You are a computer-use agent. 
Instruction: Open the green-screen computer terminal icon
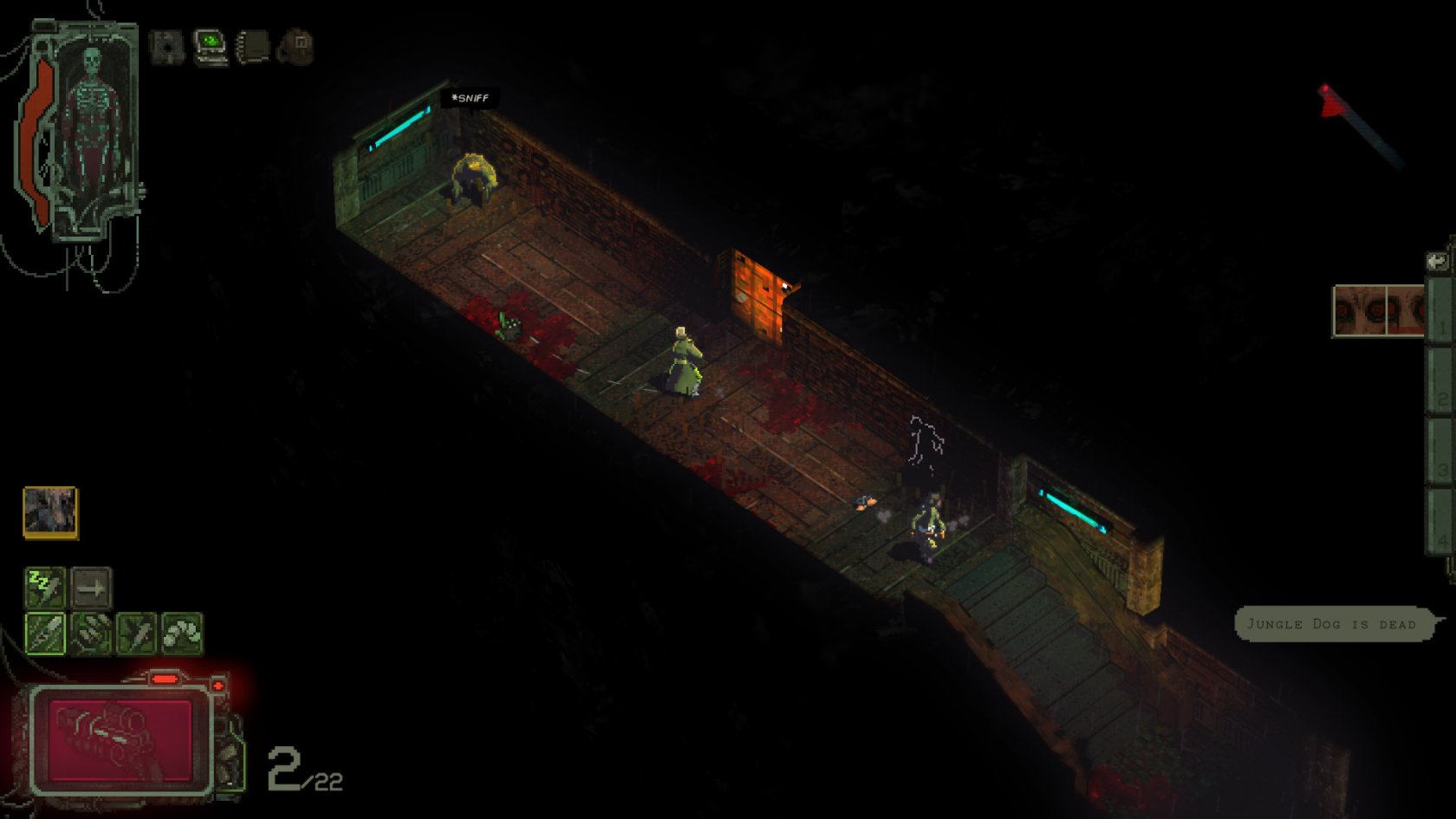click(x=210, y=46)
